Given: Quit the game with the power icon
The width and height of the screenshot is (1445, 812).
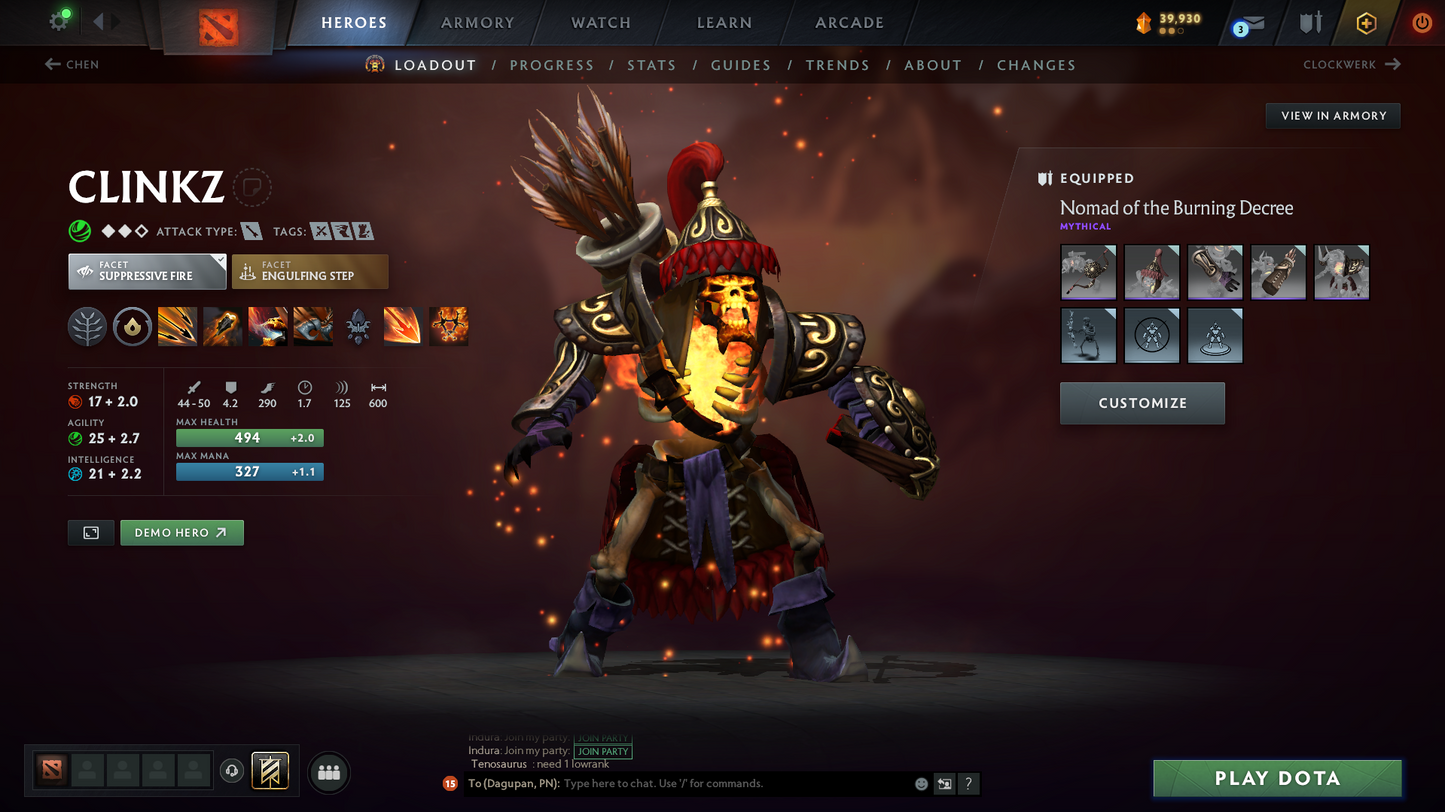Looking at the screenshot, I should click(1421, 23).
